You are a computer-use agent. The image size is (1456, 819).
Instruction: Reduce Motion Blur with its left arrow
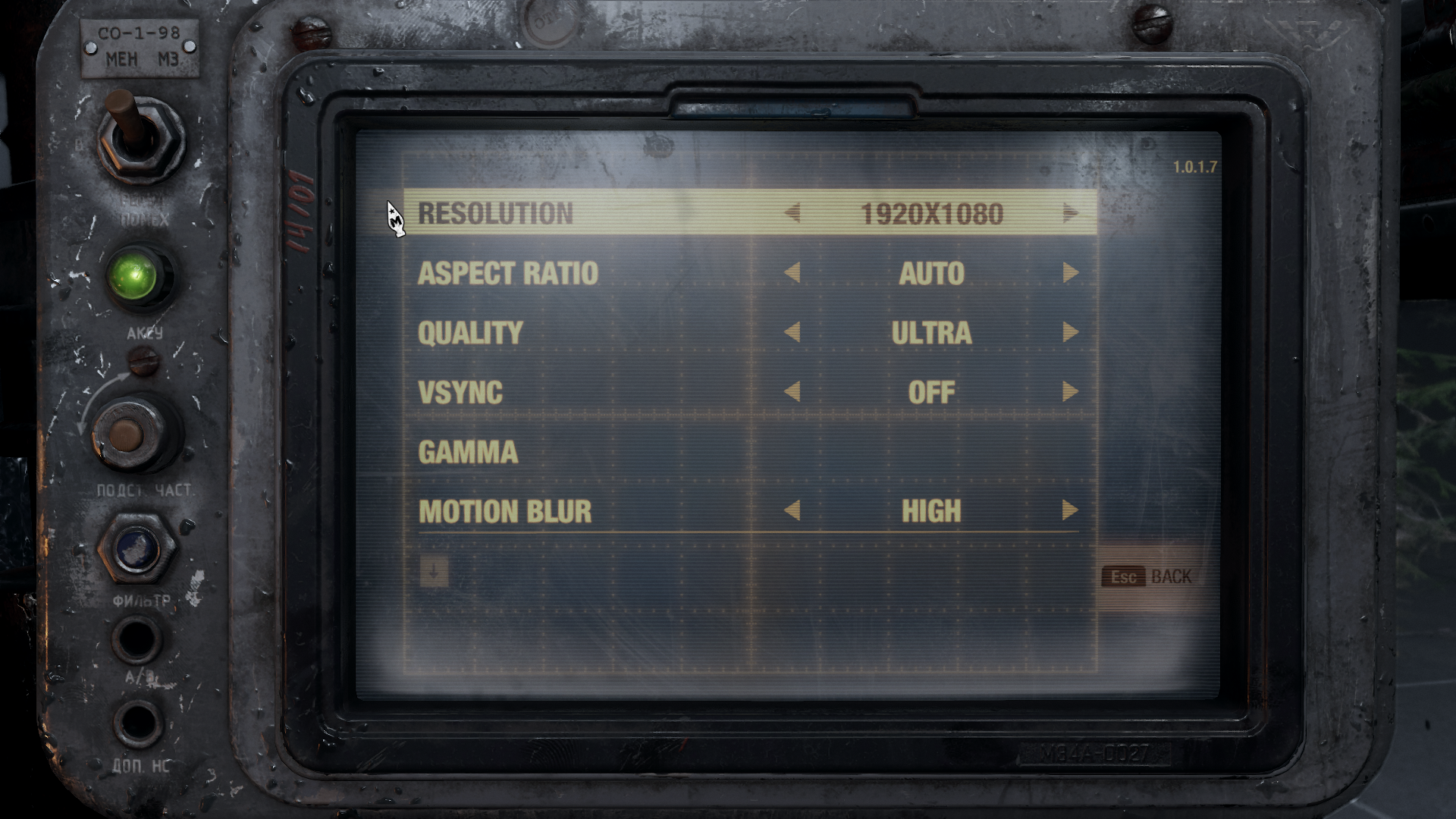coord(792,510)
